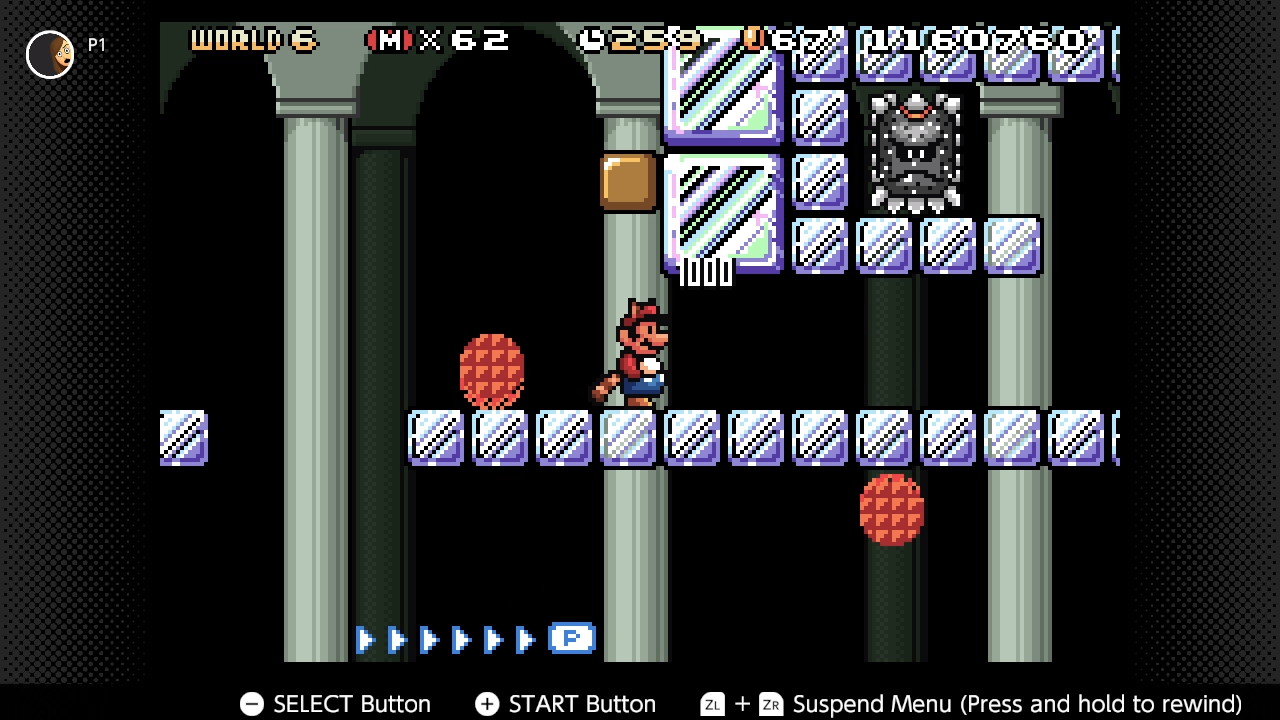
Task: Click the Thwomp enemy near the top right
Action: coord(915,150)
